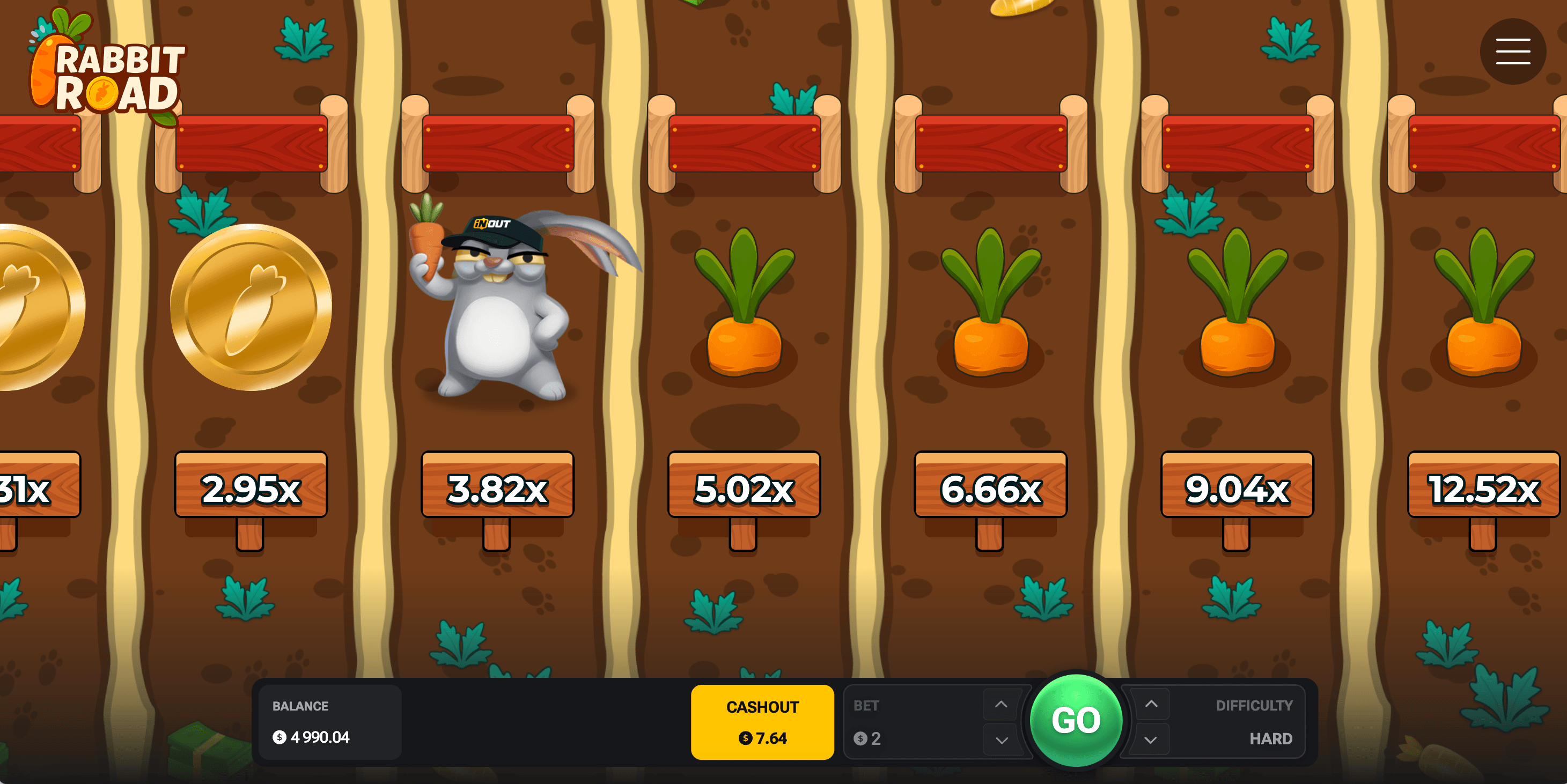Hit the green GO button

1076,720
